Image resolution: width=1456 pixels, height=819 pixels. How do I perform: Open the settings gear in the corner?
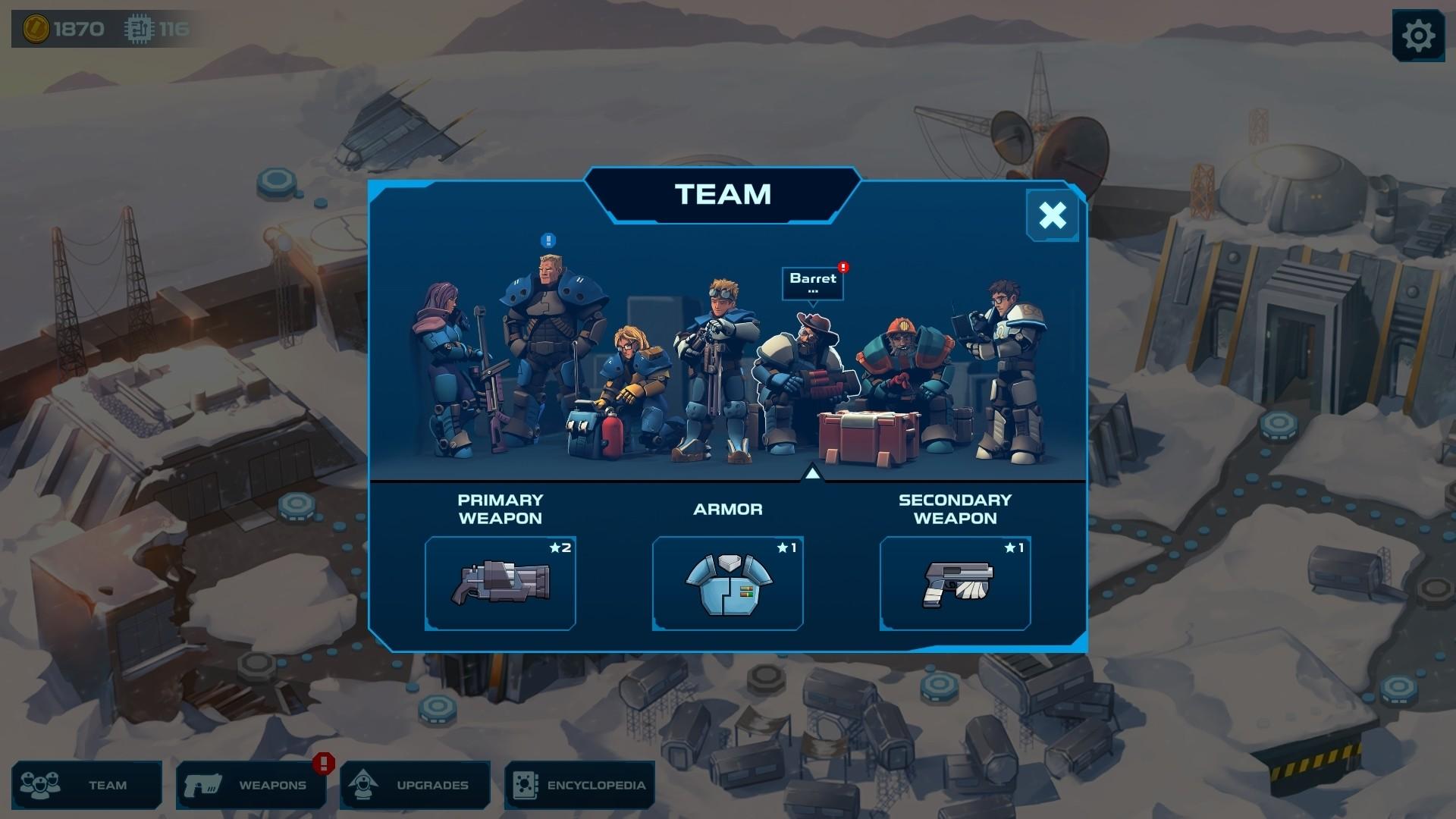pos(1420,34)
